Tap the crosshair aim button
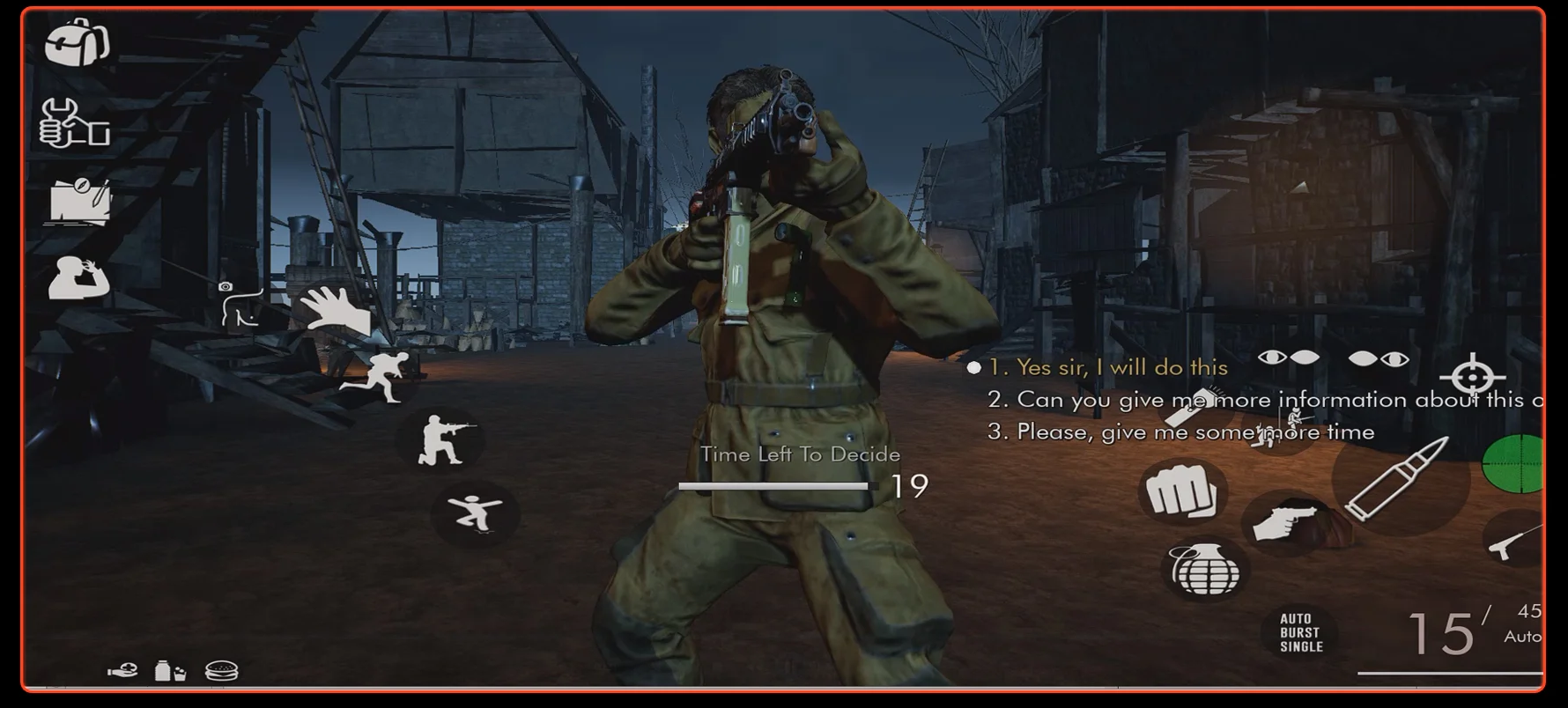The height and width of the screenshot is (708, 1568). [1472, 377]
